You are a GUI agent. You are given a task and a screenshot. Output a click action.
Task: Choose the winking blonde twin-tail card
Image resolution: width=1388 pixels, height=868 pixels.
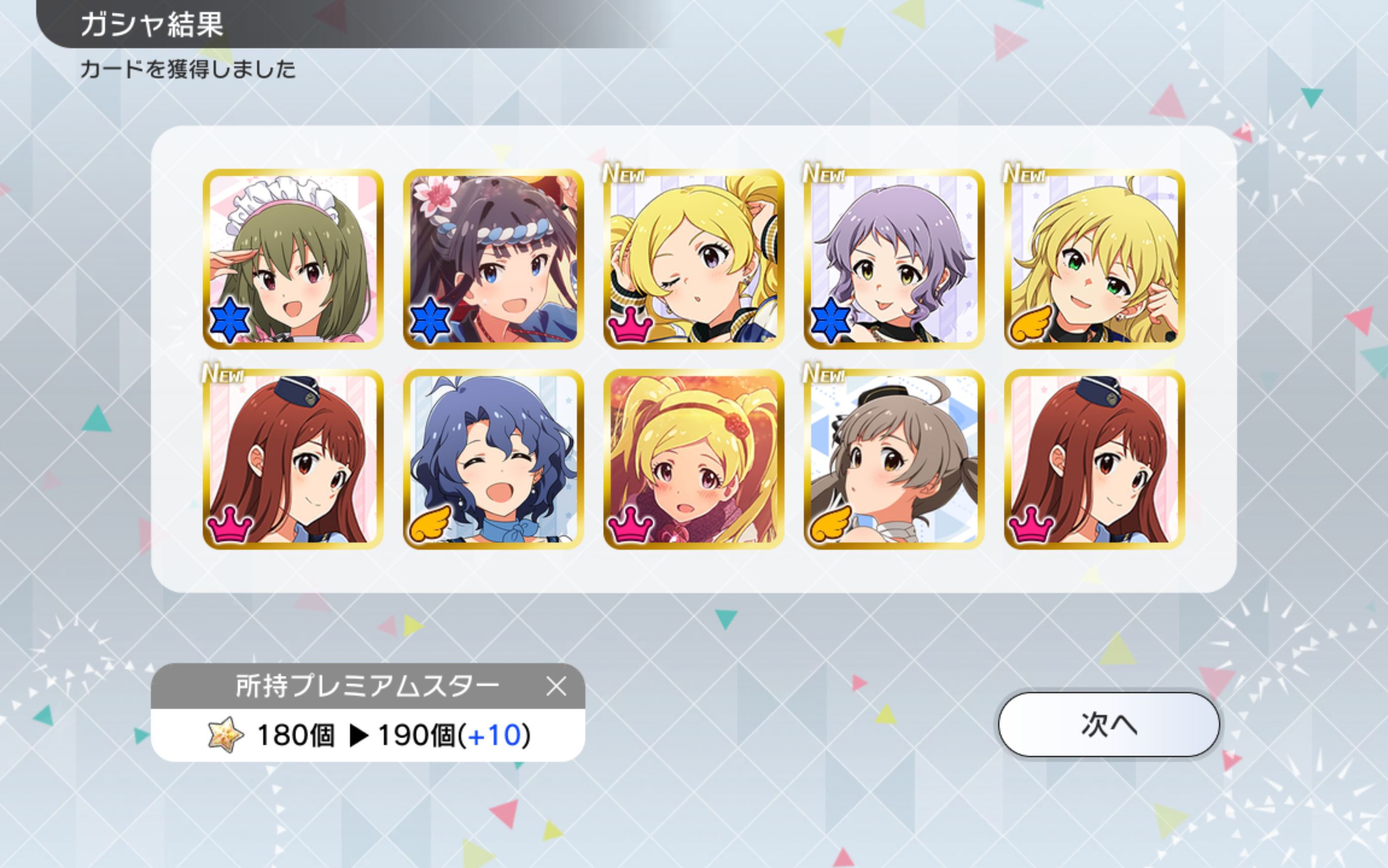click(x=694, y=259)
